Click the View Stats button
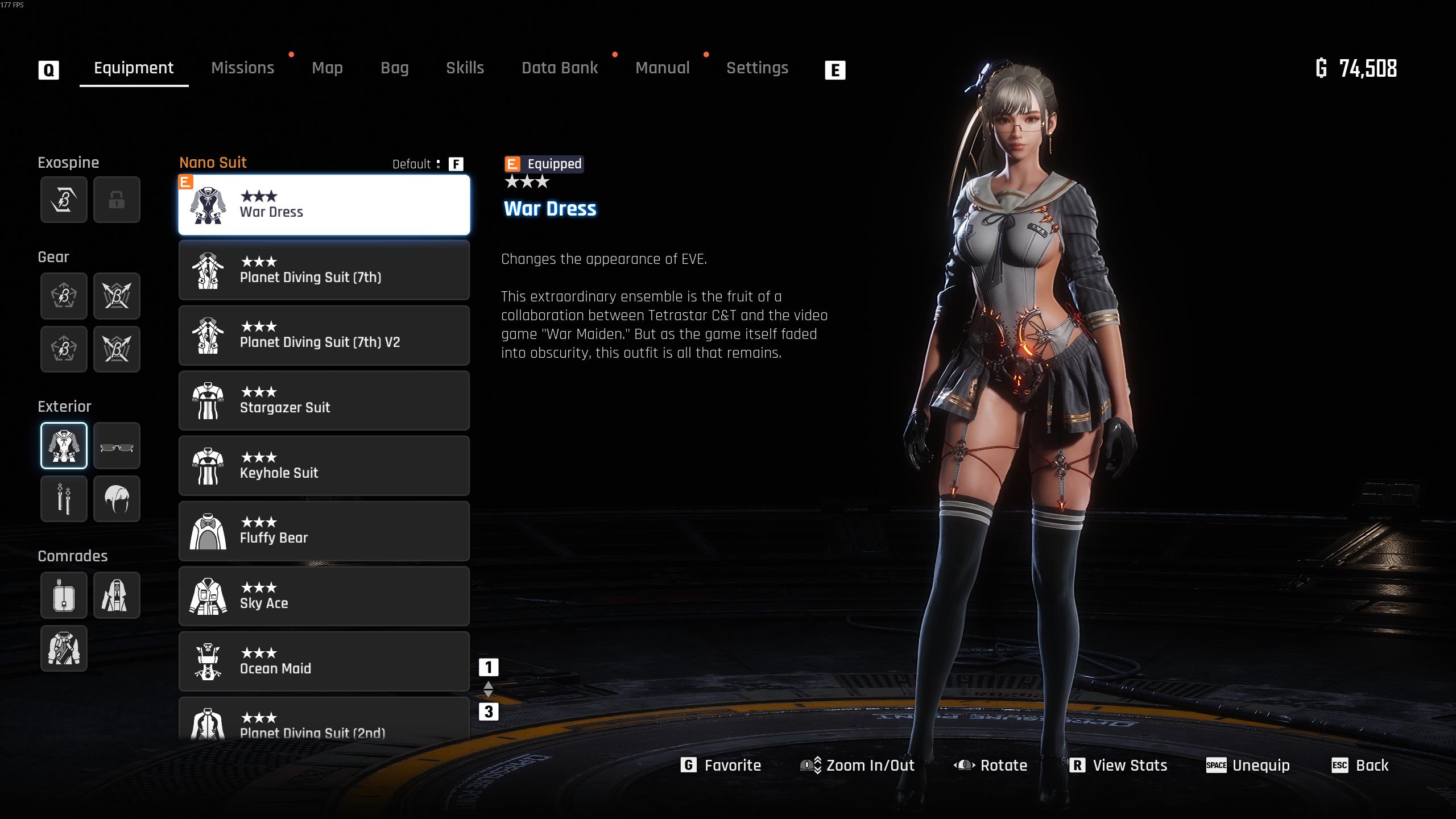This screenshot has height=819, width=1456. (x=1119, y=766)
